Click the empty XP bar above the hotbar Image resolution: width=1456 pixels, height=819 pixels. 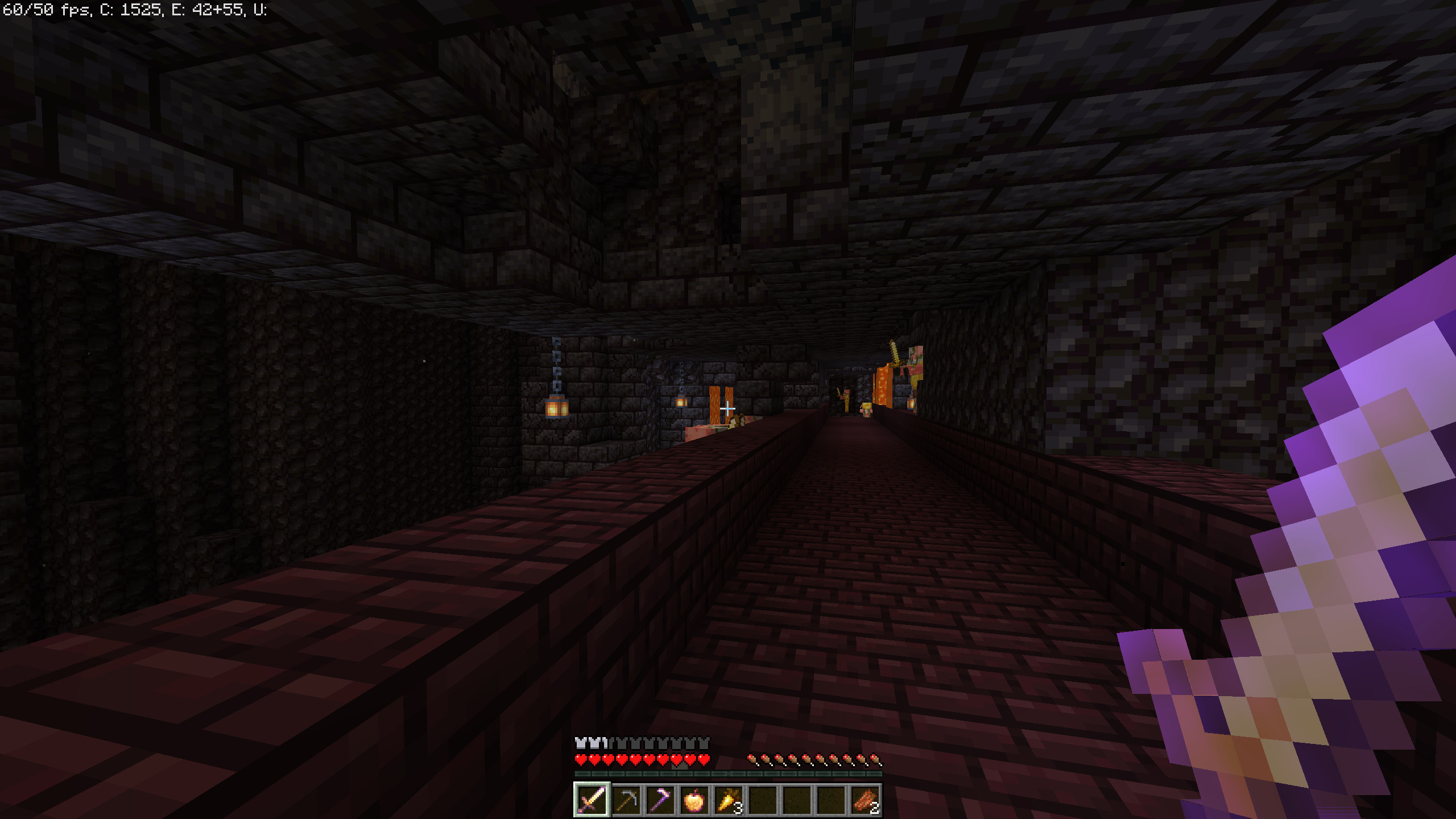coord(728,774)
